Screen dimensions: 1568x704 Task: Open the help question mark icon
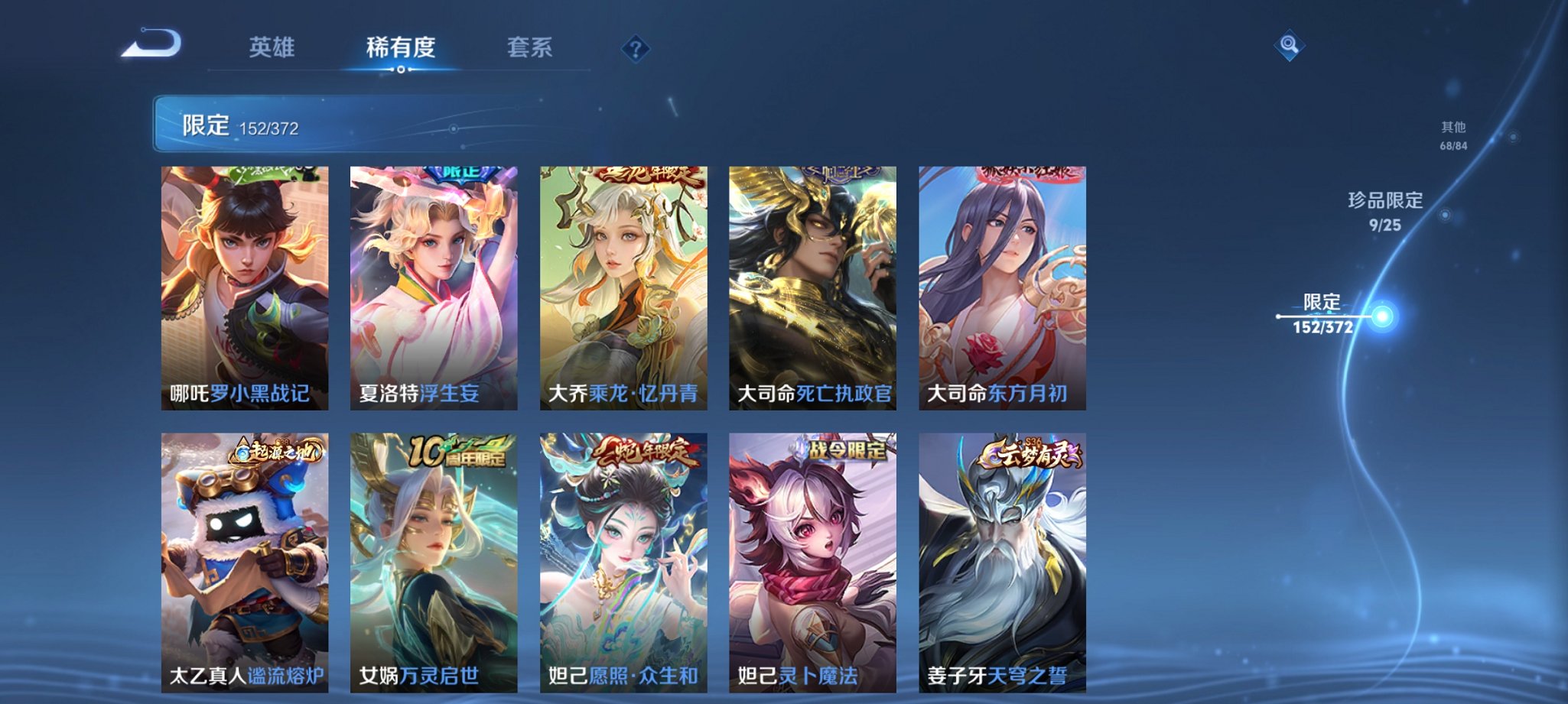tap(635, 50)
